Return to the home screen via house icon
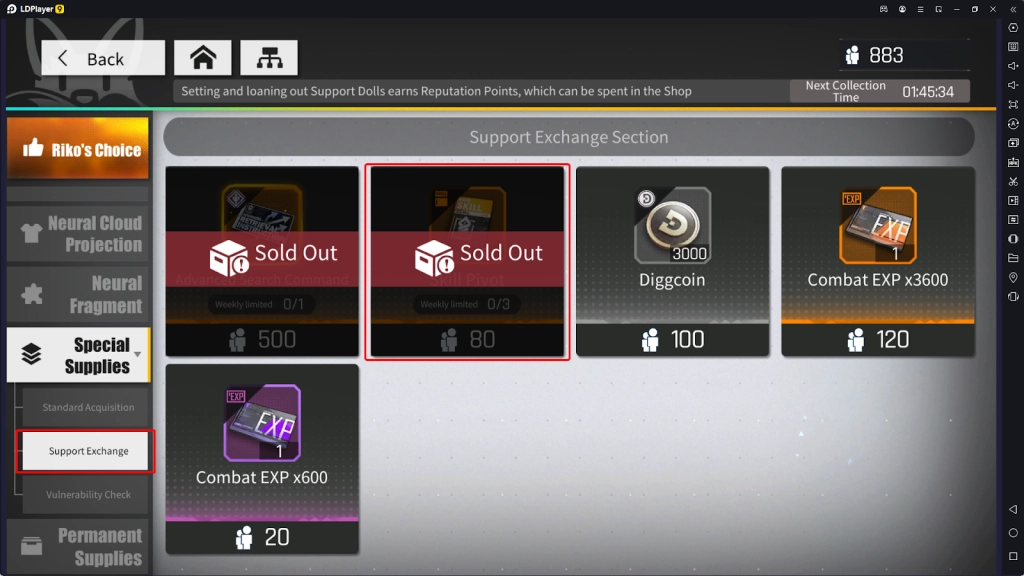The height and width of the screenshot is (576, 1024). pyautogui.click(x=203, y=58)
